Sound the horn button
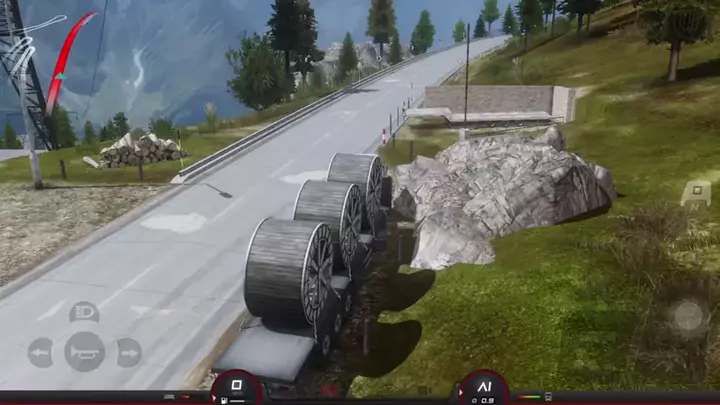This screenshot has width=720, height=405. click(84, 351)
